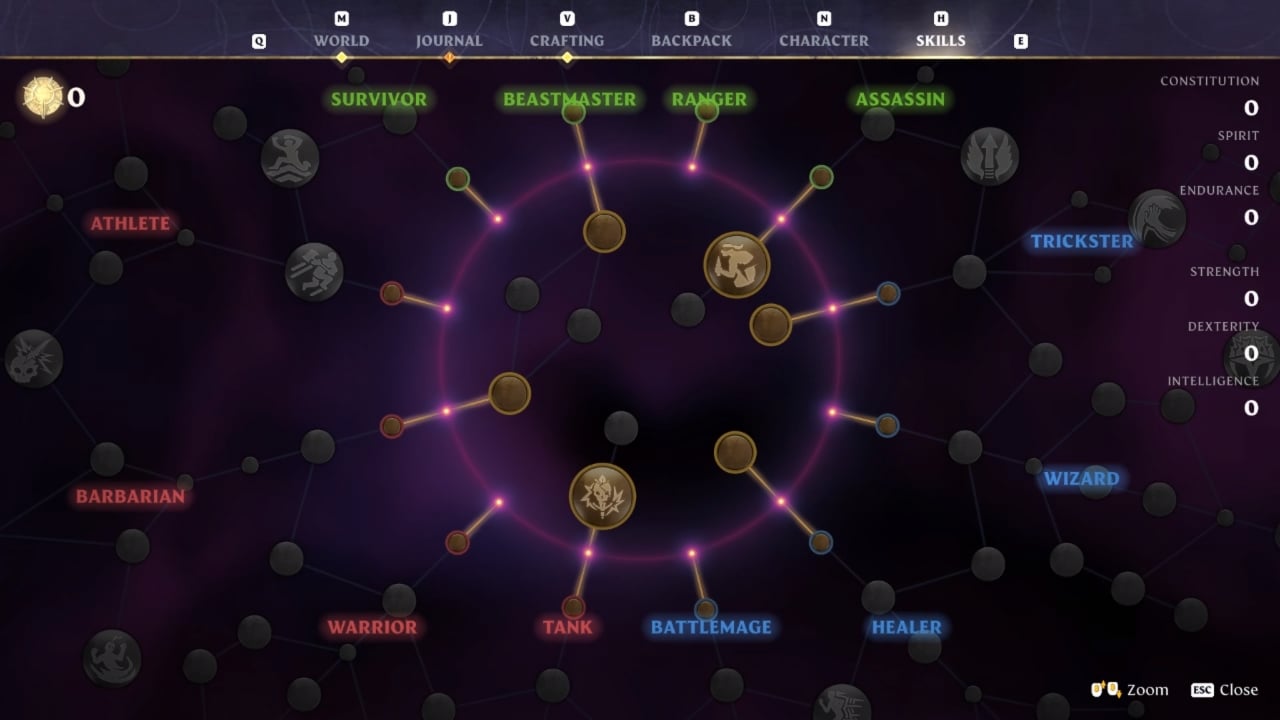Open the World tab
The width and height of the screenshot is (1280, 720).
tap(341, 40)
